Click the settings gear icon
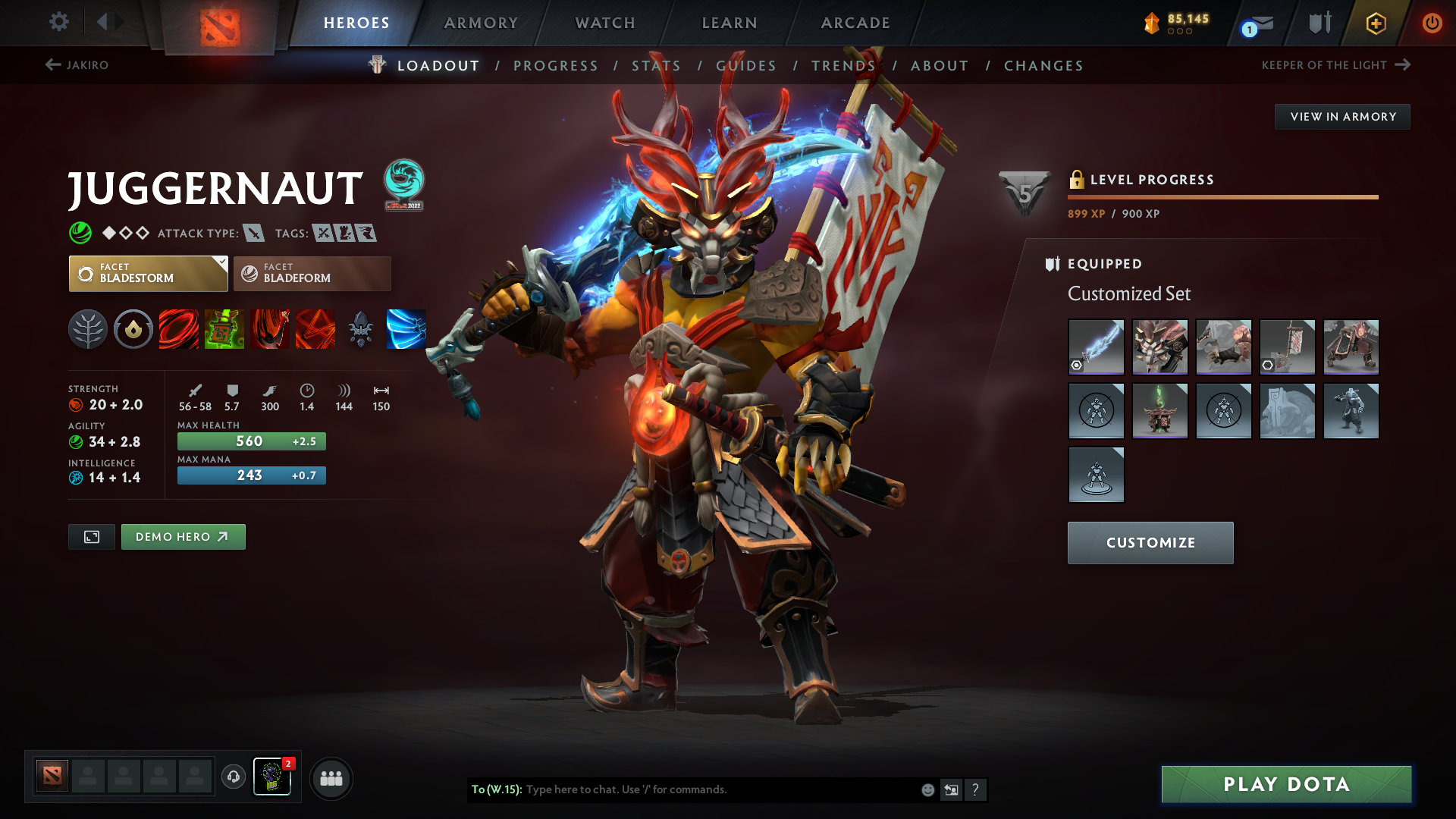The height and width of the screenshot is (819, 1456). pos(59,23)
